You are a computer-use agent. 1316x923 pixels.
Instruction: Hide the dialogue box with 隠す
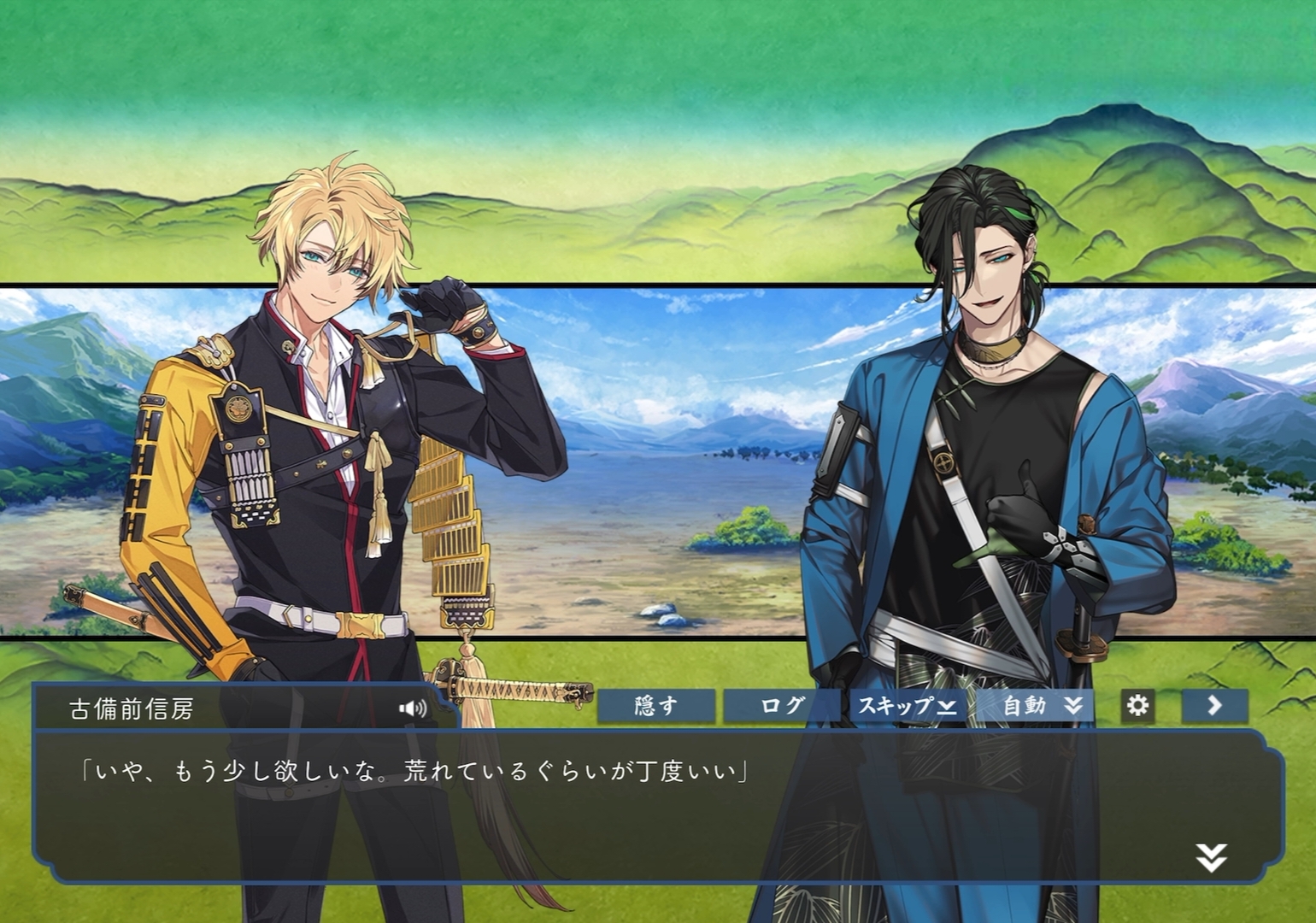tap(655, 706)
